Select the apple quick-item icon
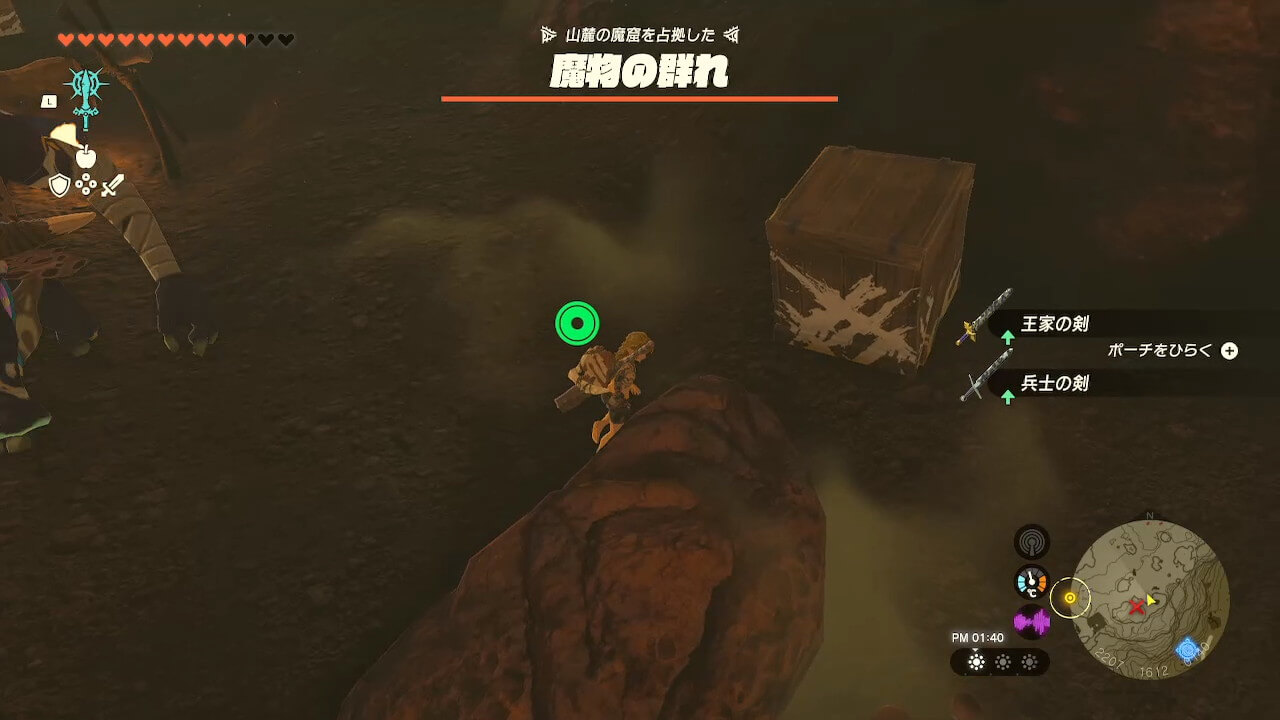 pos(85,157)
